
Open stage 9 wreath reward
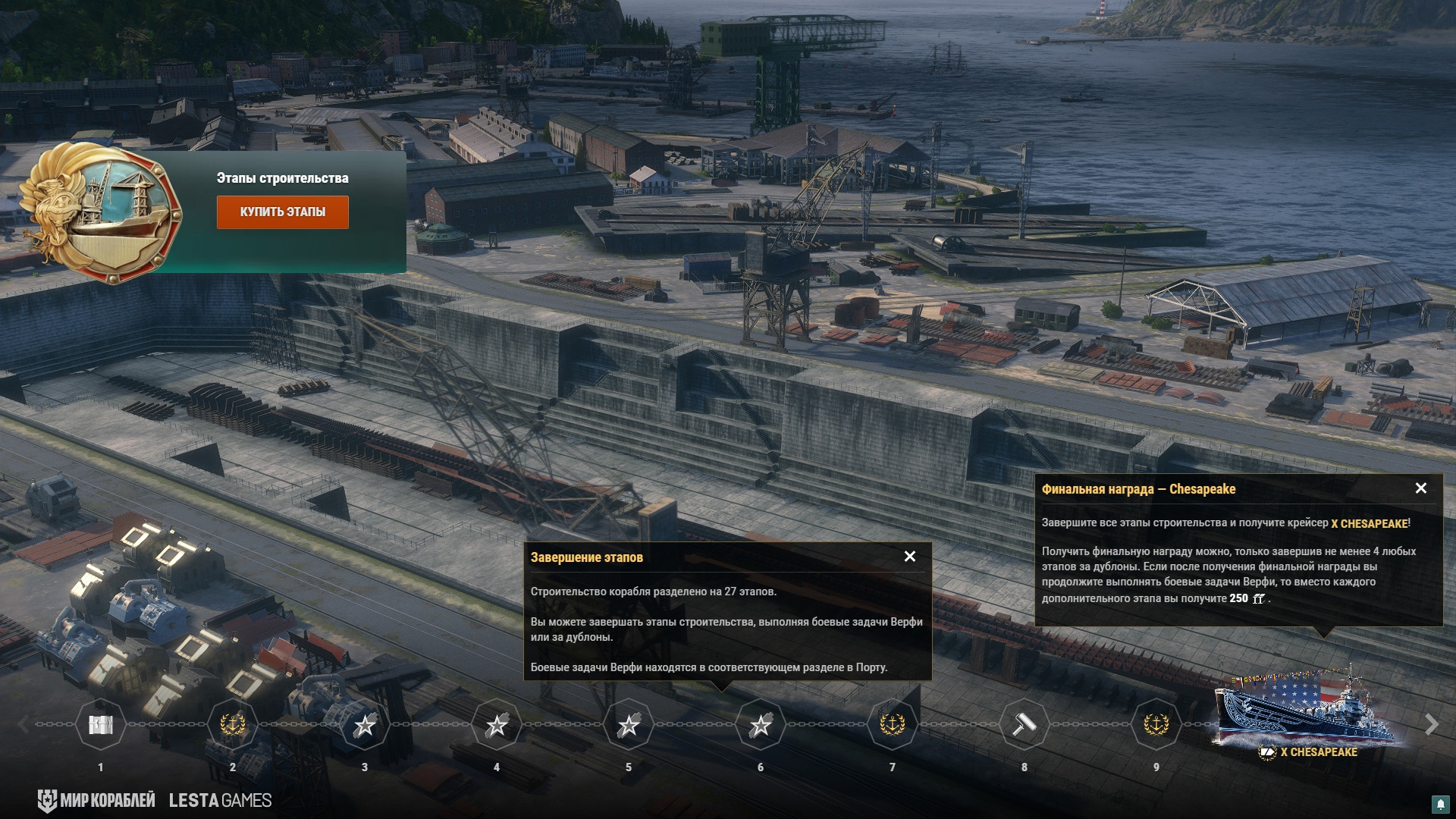click(1156, 725)
